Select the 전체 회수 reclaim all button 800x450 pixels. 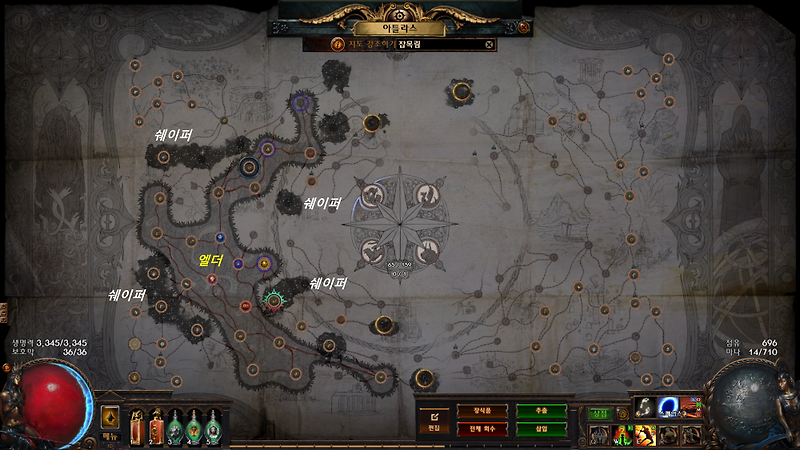481,428
